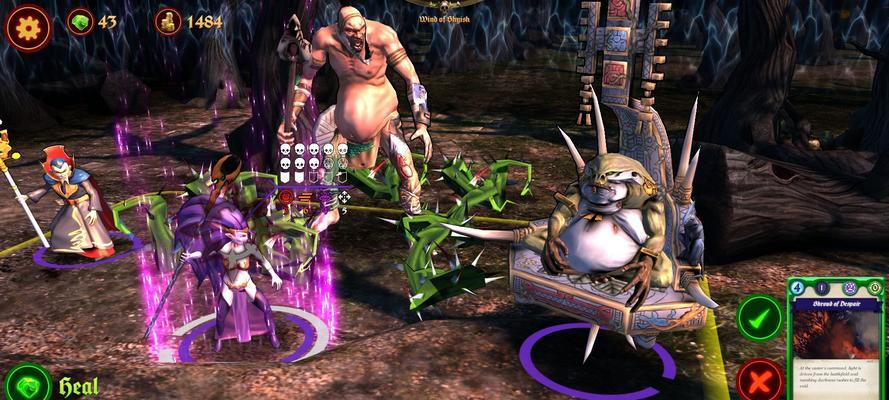Use the Heal button
Screen dimensions: 889x400
coord(27,385)
